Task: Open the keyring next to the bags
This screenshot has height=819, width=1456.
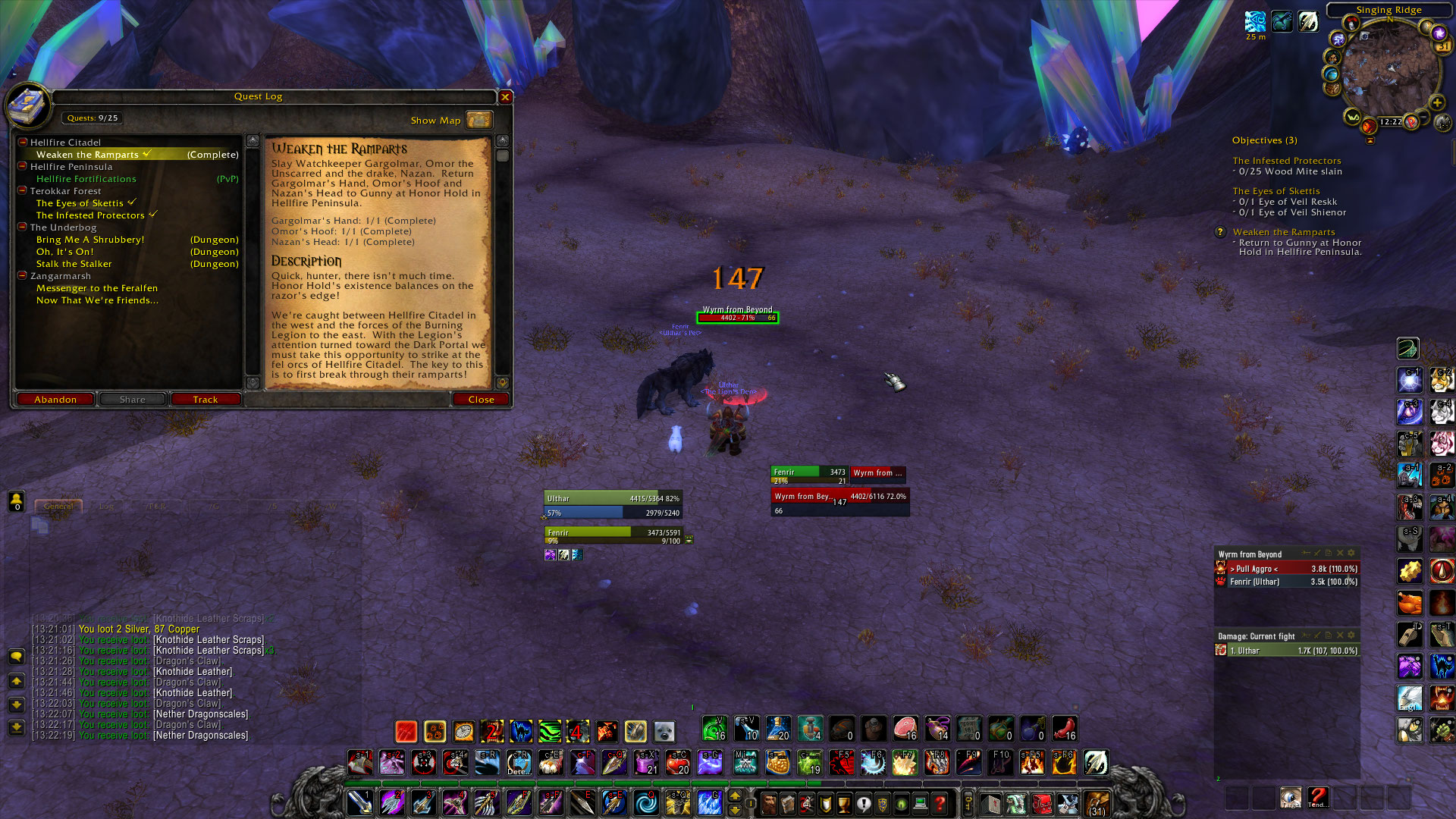Action: click(x=968, y=802)
